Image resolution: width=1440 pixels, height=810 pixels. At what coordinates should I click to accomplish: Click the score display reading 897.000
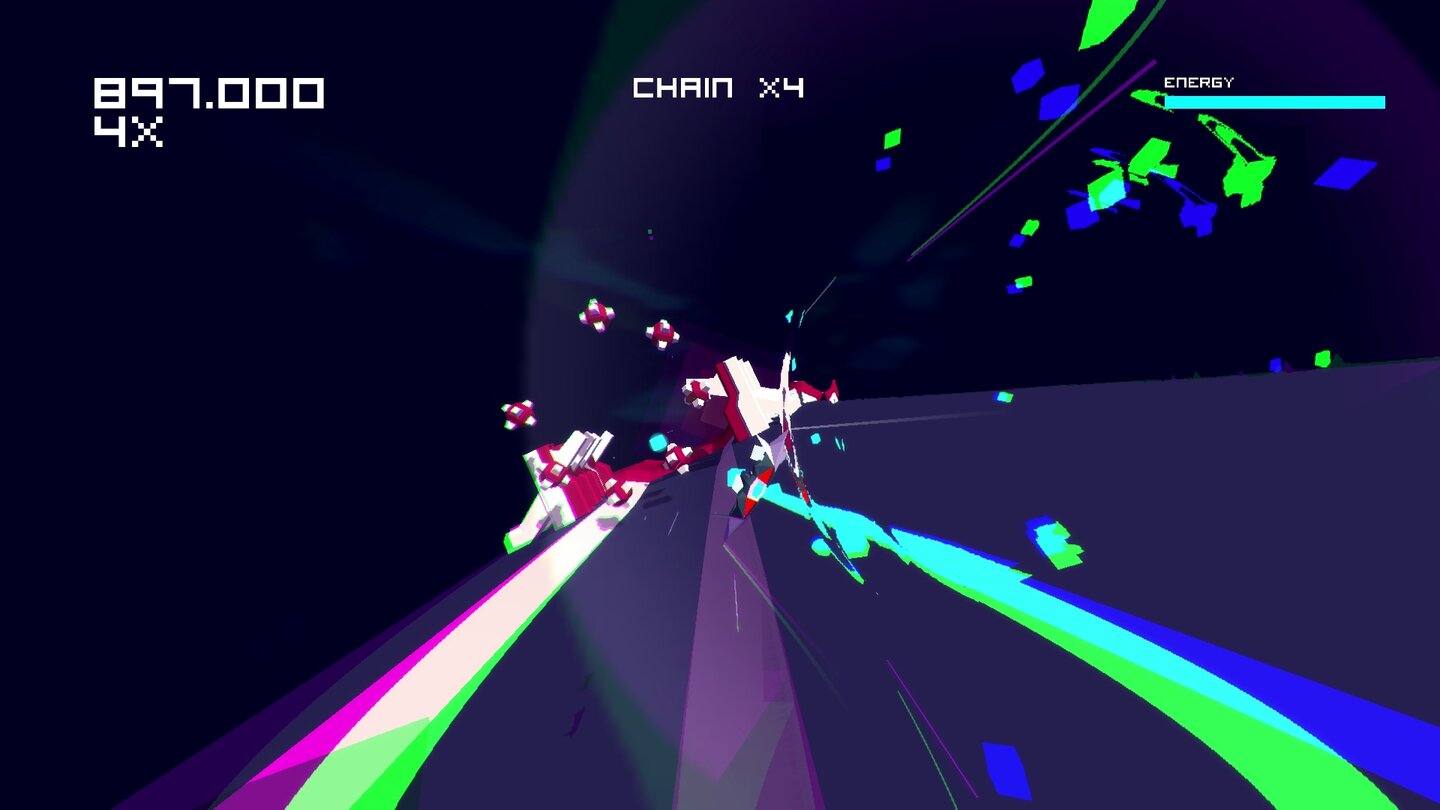(210, 92)
